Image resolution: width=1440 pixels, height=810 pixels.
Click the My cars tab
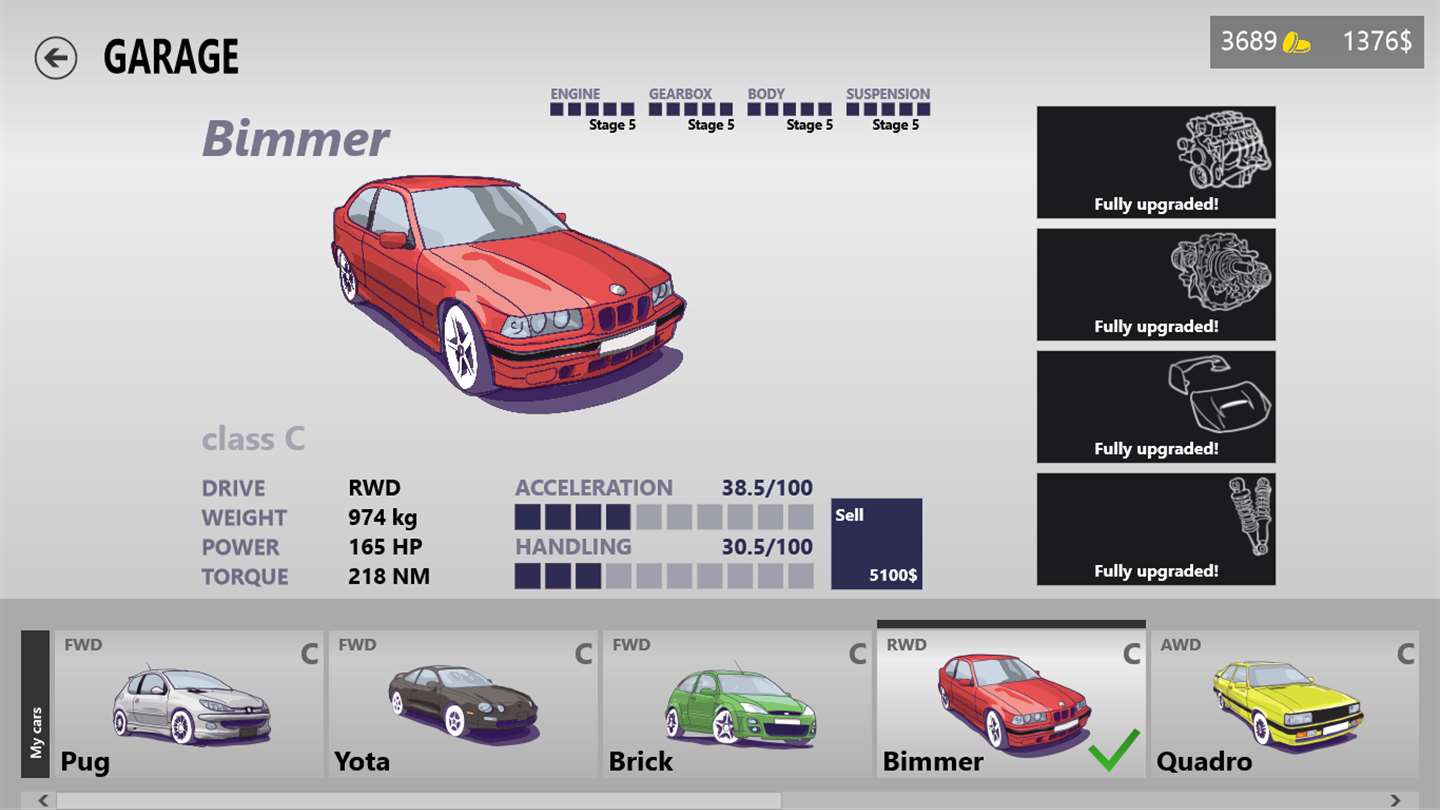tap(35, 704)
